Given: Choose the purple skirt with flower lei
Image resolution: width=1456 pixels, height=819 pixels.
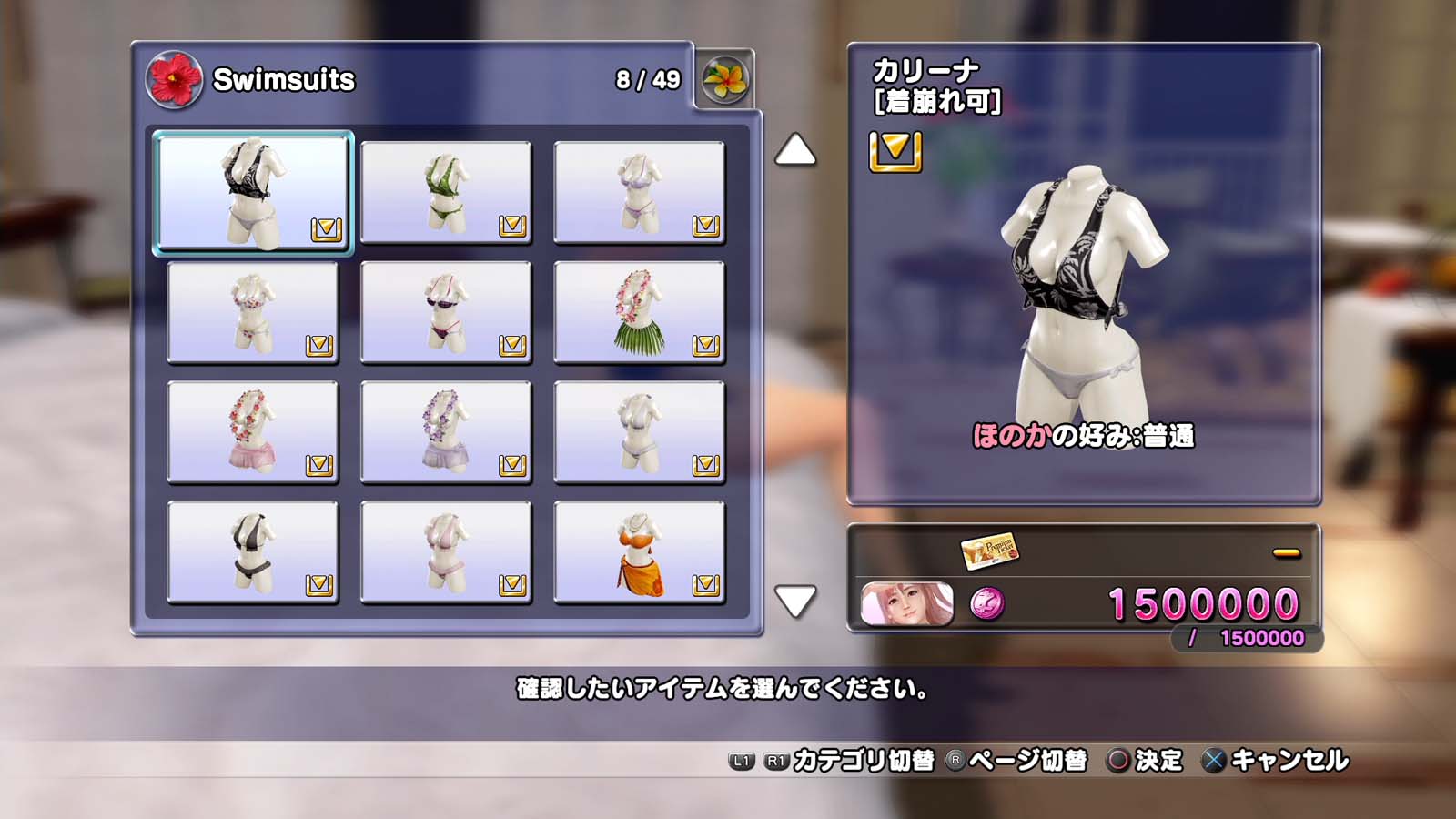Looking at the screenshot, I should coord(446,432).
